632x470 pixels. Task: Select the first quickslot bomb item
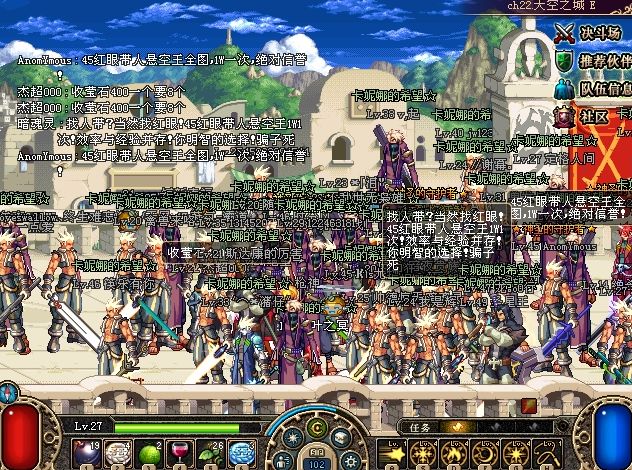pos(87,452)
